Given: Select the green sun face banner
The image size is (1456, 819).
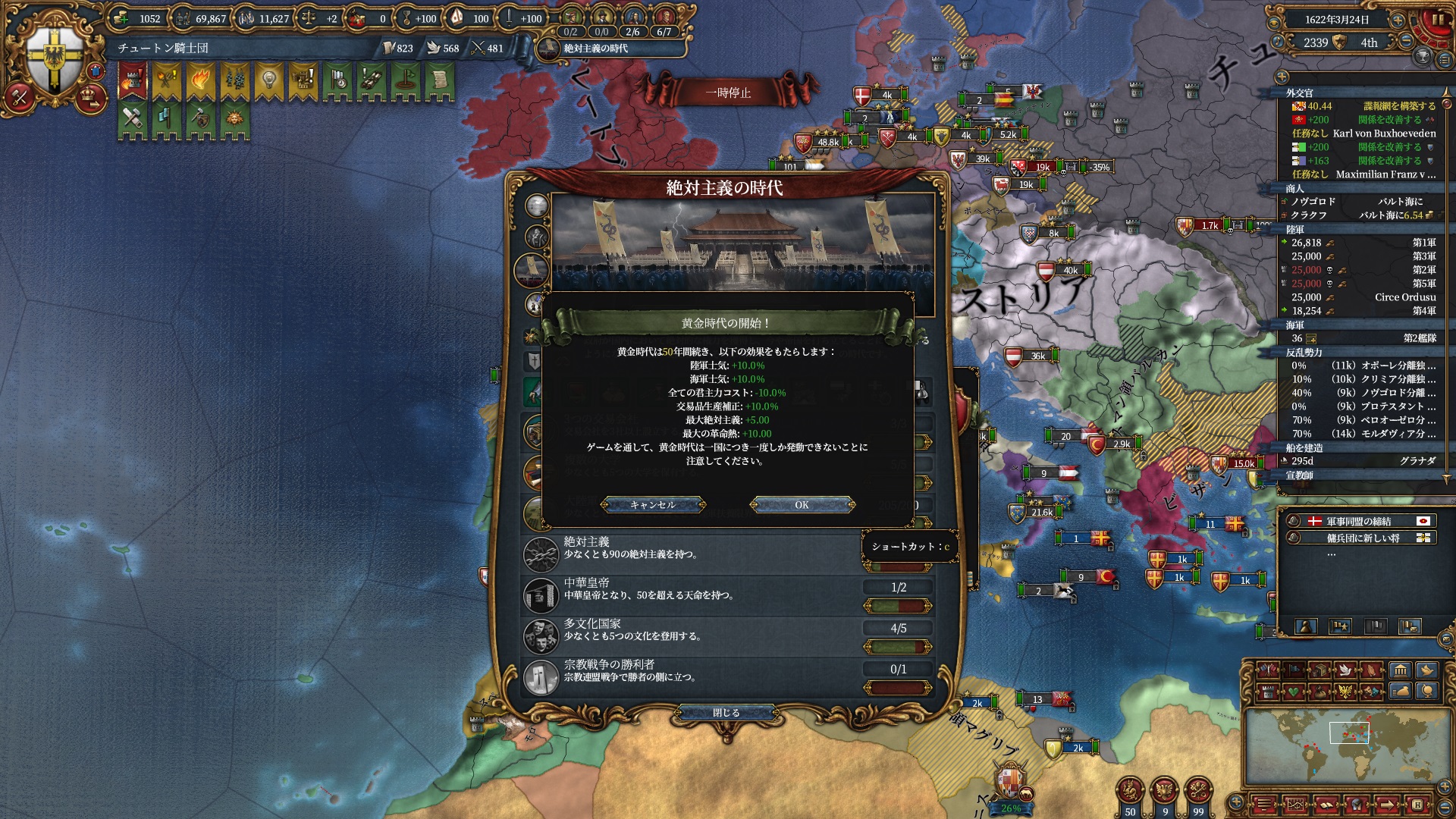Looking at the screenshot, I should pyautogui.click(x=234, y=120).
